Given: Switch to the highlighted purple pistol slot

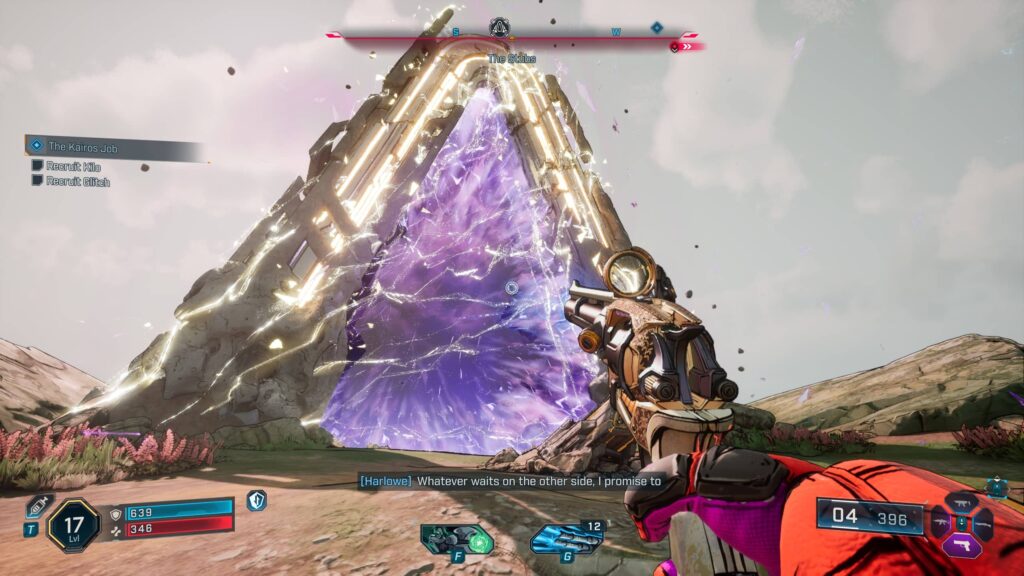Looking at the screenshot, I should coord(962,545).
